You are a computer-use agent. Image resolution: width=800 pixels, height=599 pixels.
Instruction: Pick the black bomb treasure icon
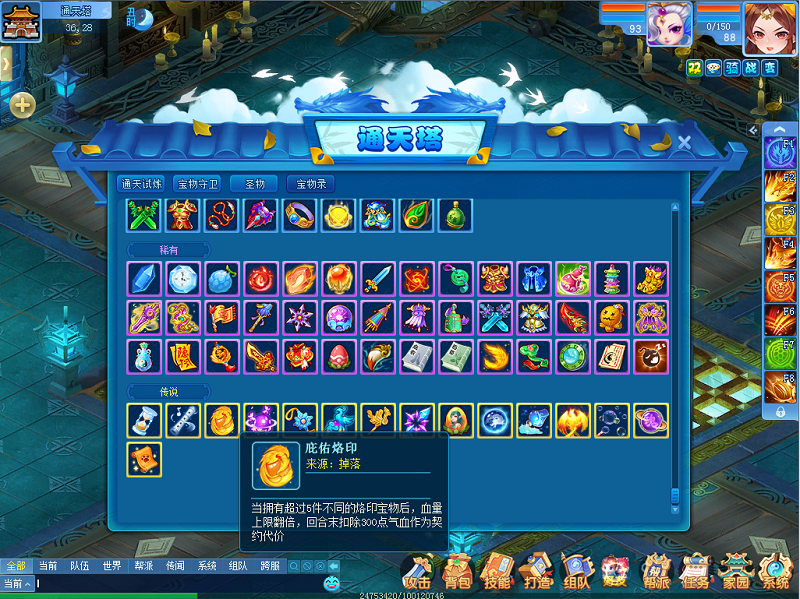[x=651, y=357]
